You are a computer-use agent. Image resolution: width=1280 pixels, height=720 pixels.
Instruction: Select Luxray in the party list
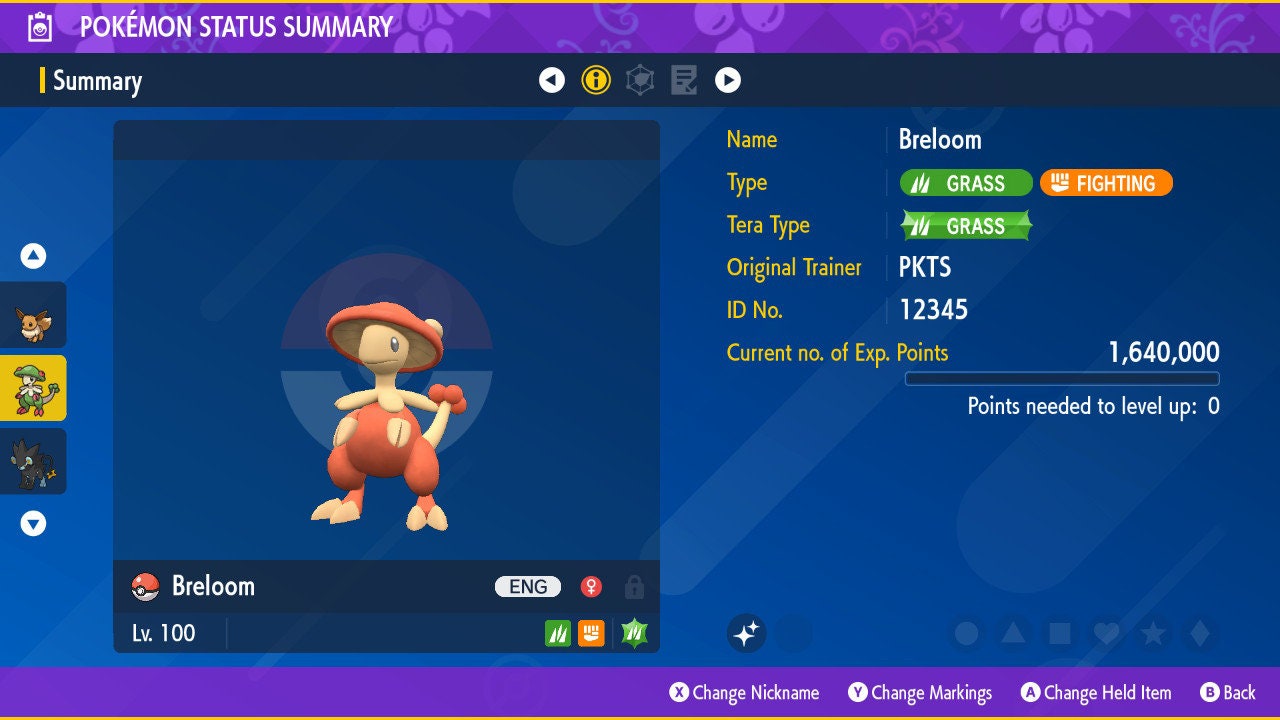33,461
